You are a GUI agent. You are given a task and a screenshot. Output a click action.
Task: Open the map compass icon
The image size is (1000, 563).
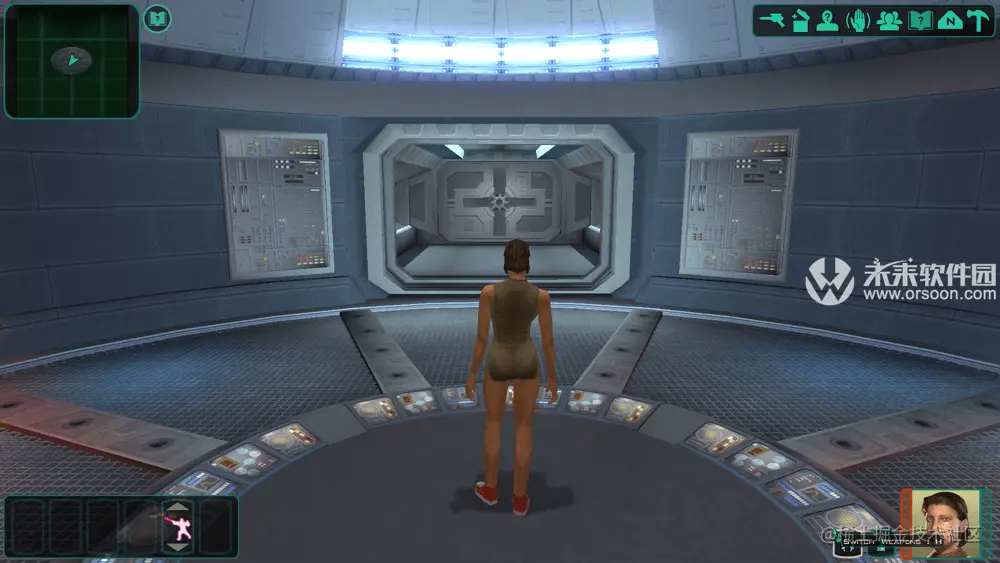pos(949,20)
